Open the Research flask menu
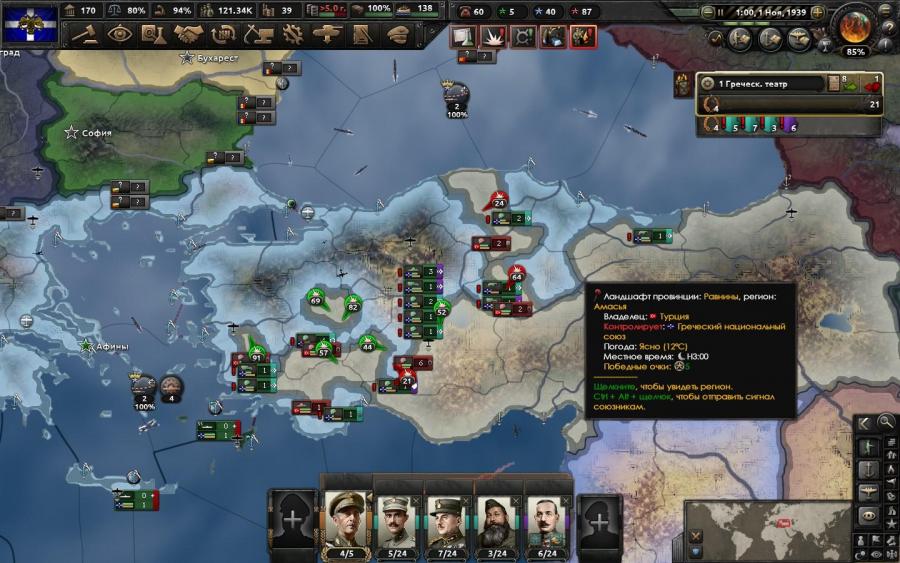The height and width of the screenshot is (563, 900). (153, 34)
